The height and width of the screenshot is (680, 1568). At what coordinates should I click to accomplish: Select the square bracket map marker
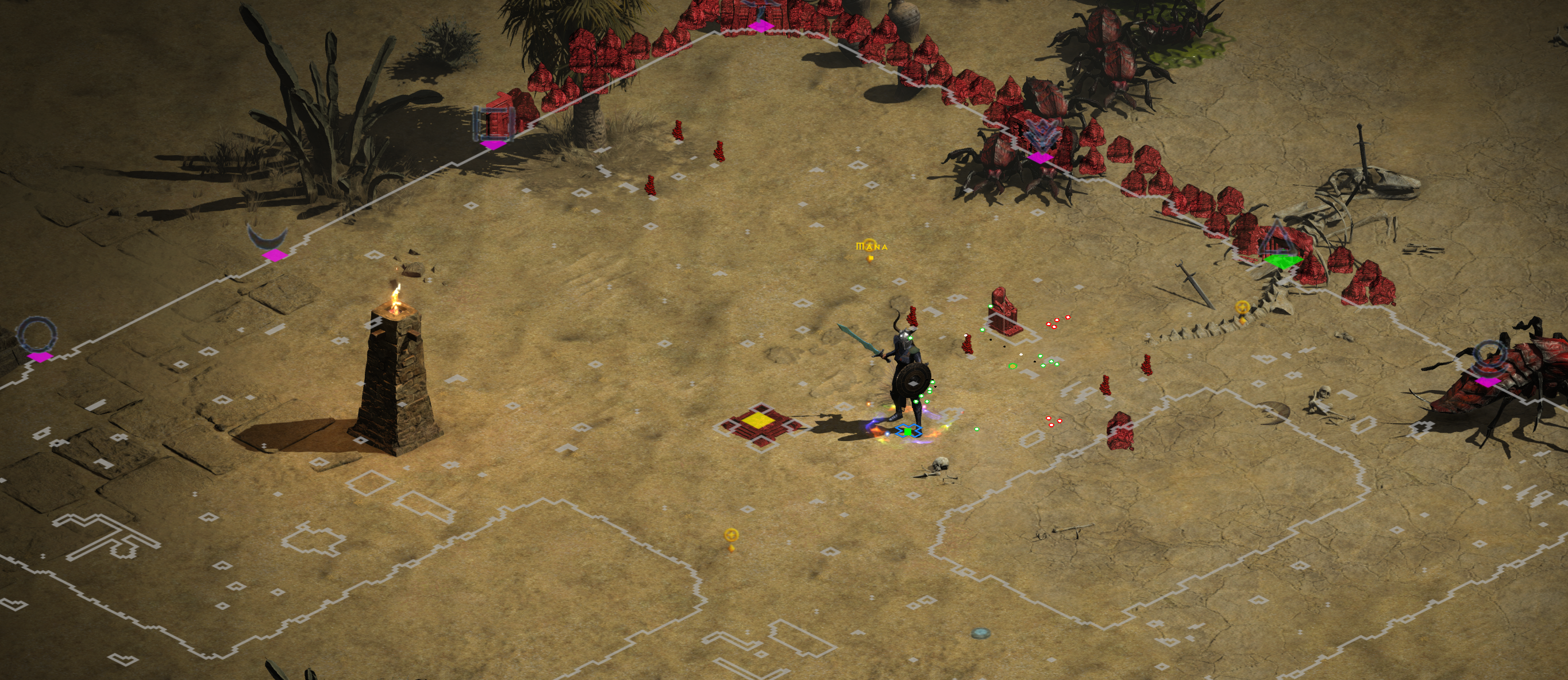click(494, 124)
